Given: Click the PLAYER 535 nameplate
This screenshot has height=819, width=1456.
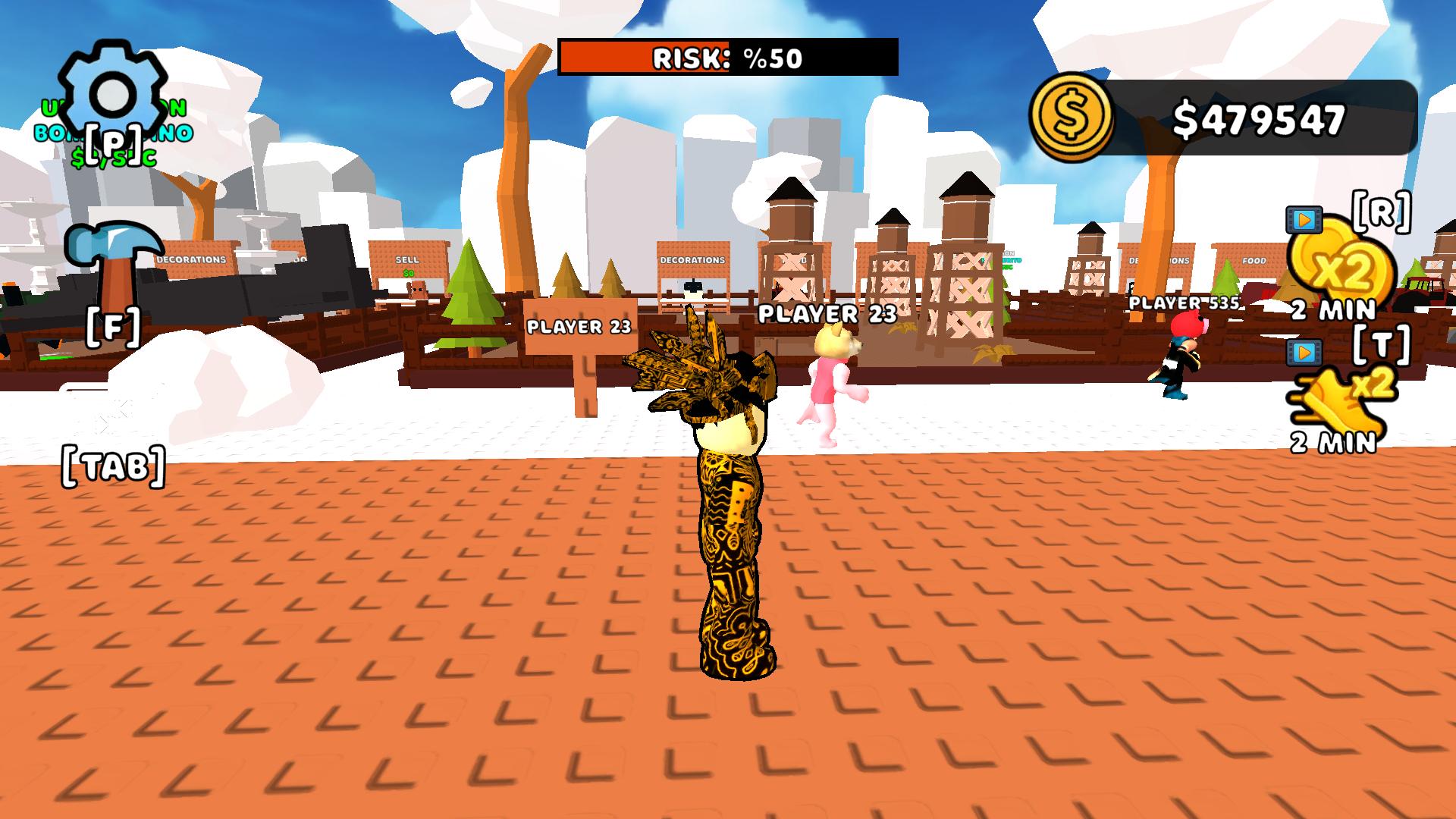Looking at the screenshot, I should [x=1185, y=301].
